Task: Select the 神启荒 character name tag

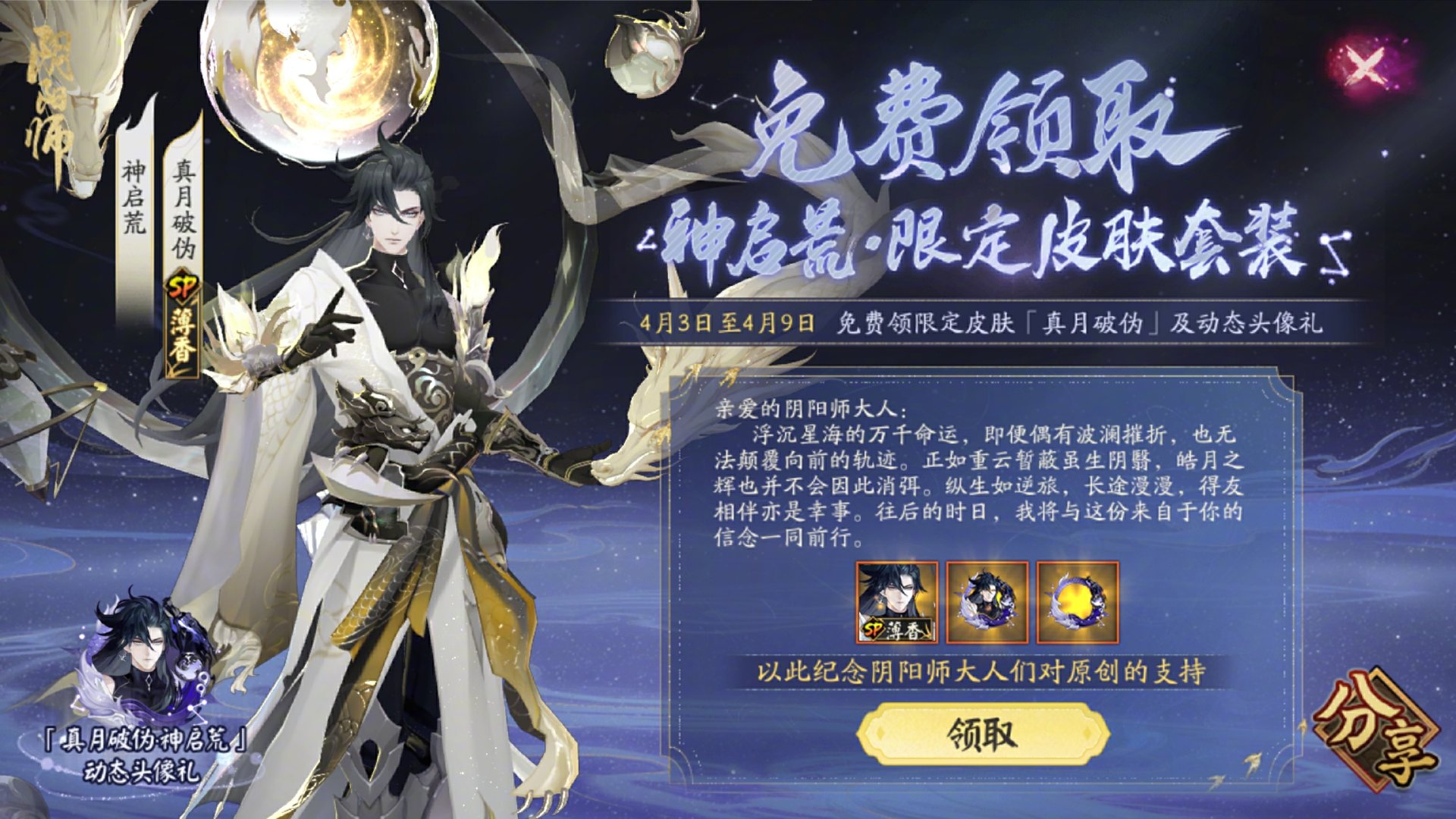Action: tap(131, 197)
